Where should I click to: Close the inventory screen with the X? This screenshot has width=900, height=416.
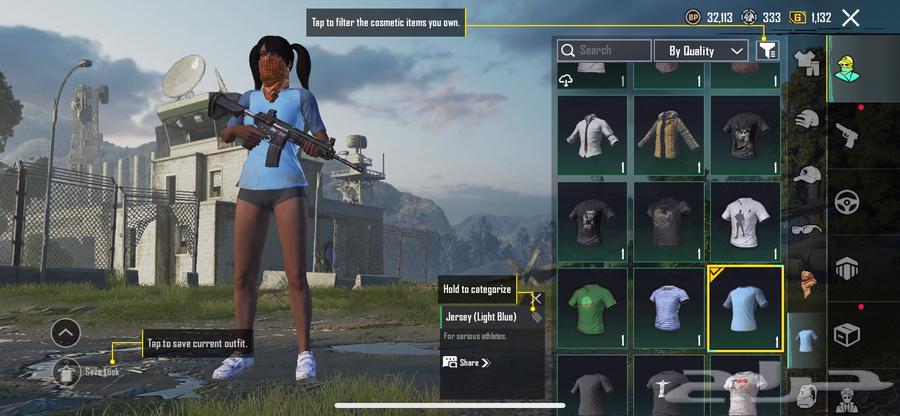(x=850, y=17)
